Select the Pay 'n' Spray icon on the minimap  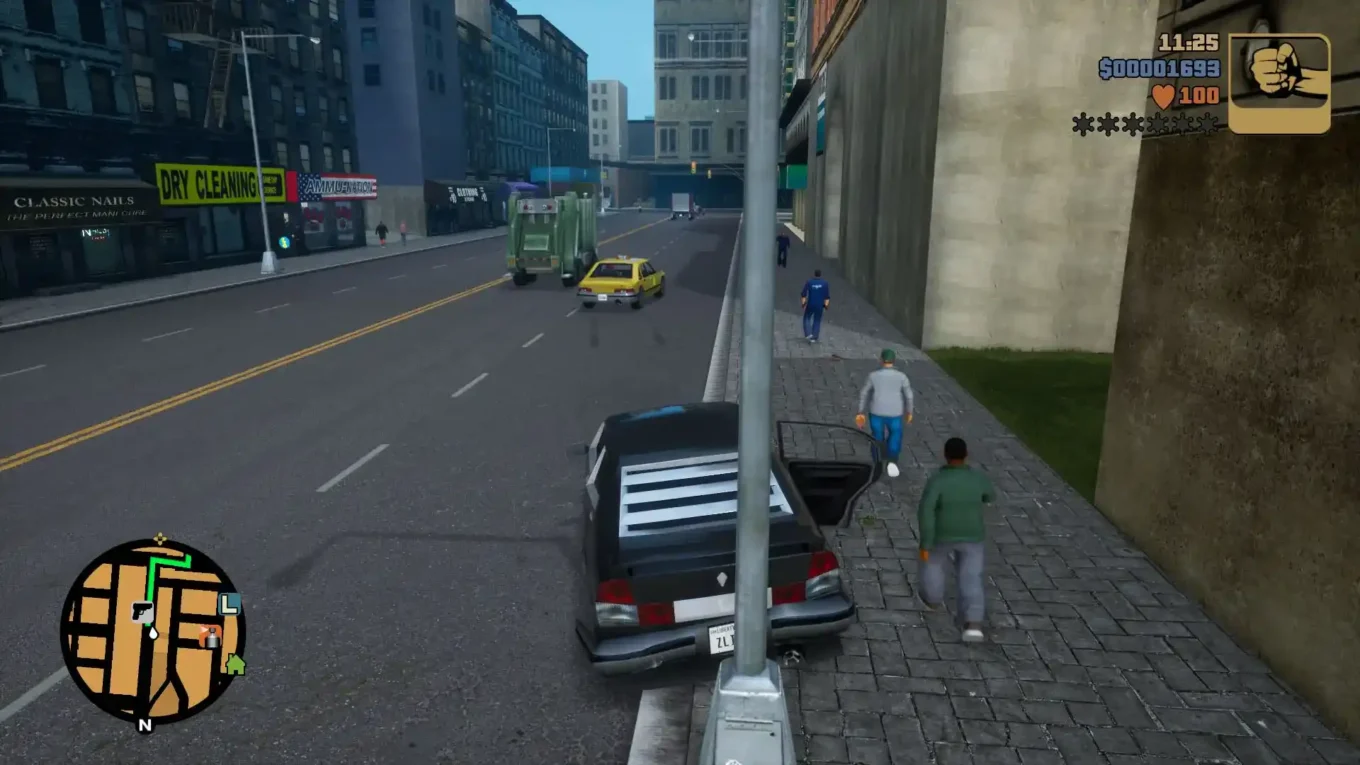click(211, 637)
